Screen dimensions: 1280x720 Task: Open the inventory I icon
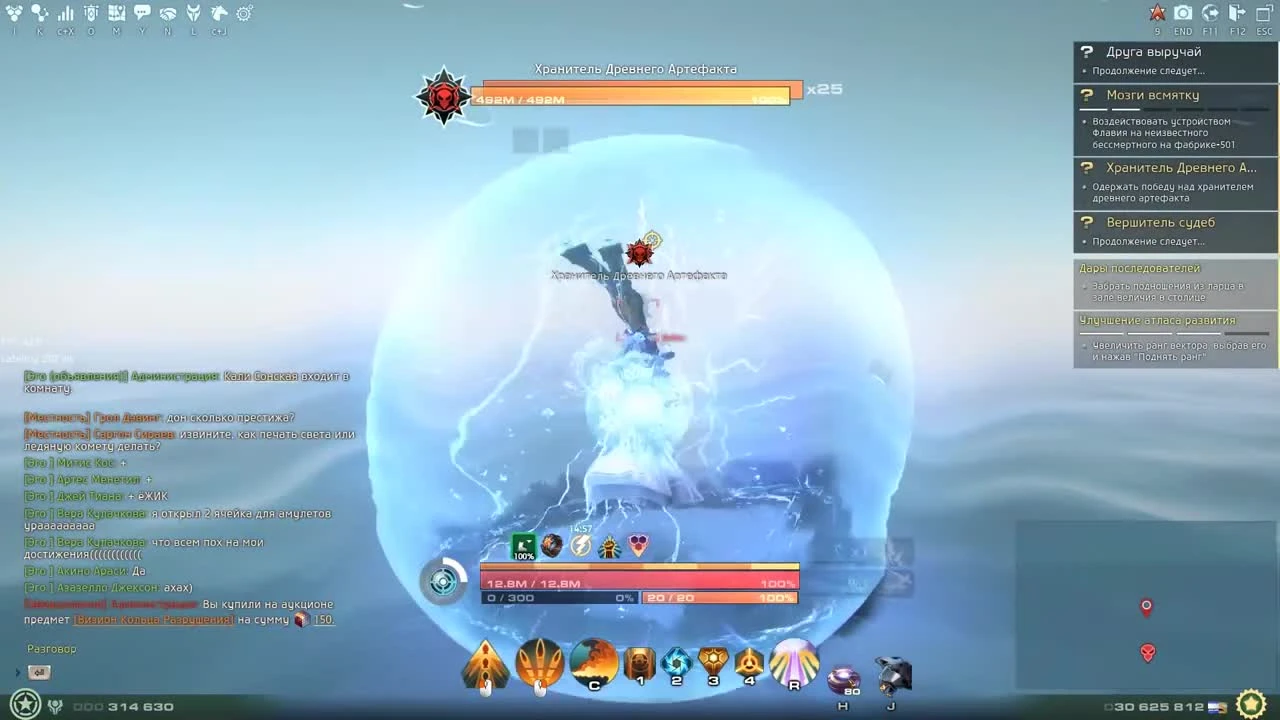14,13
